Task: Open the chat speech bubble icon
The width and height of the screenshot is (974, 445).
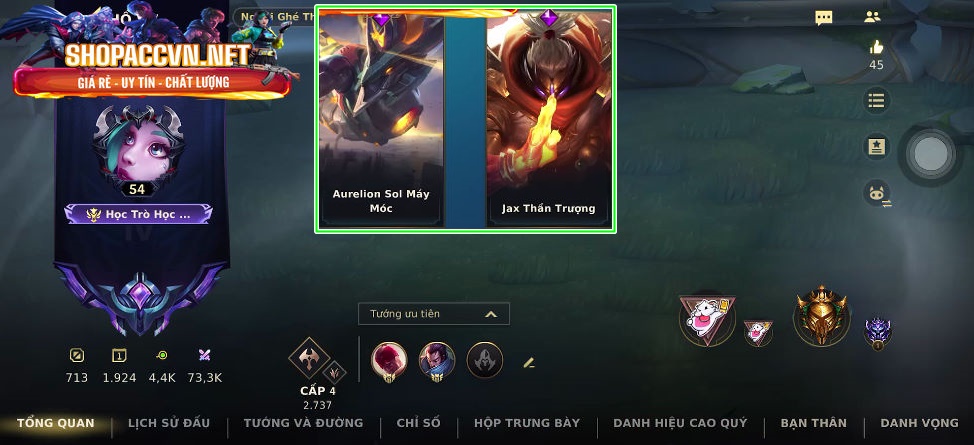Action: pos(824,18)
